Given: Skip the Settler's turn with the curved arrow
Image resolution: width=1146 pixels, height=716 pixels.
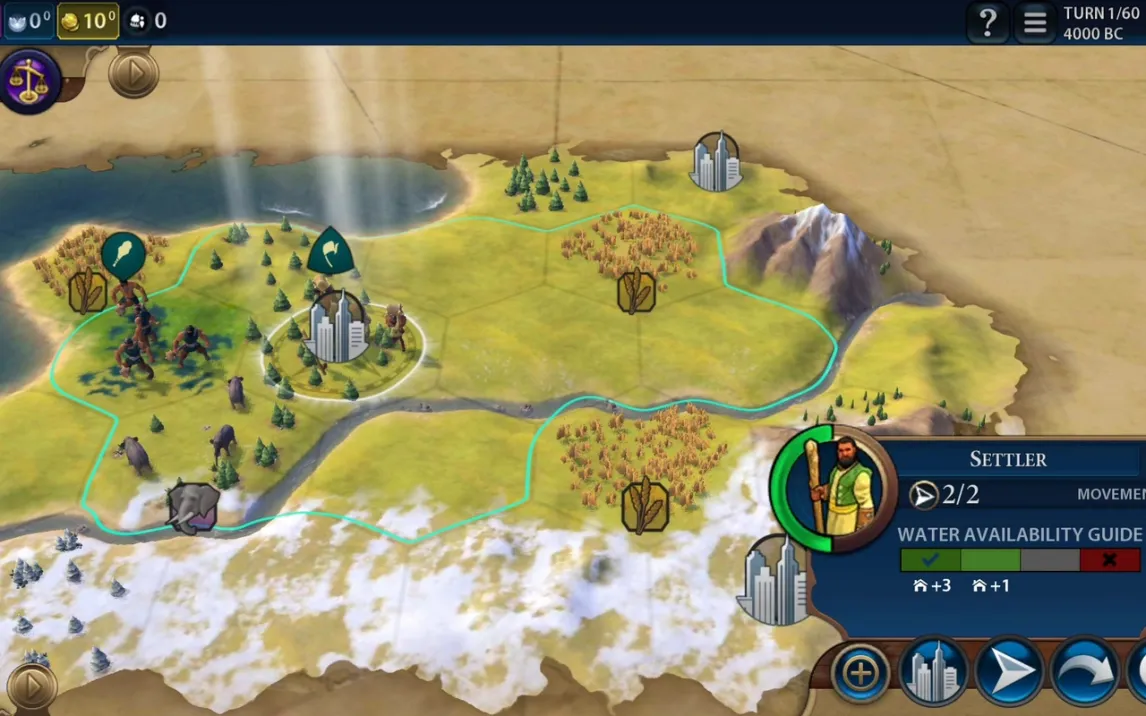Looking at the screenshot, I should 1083,672.
